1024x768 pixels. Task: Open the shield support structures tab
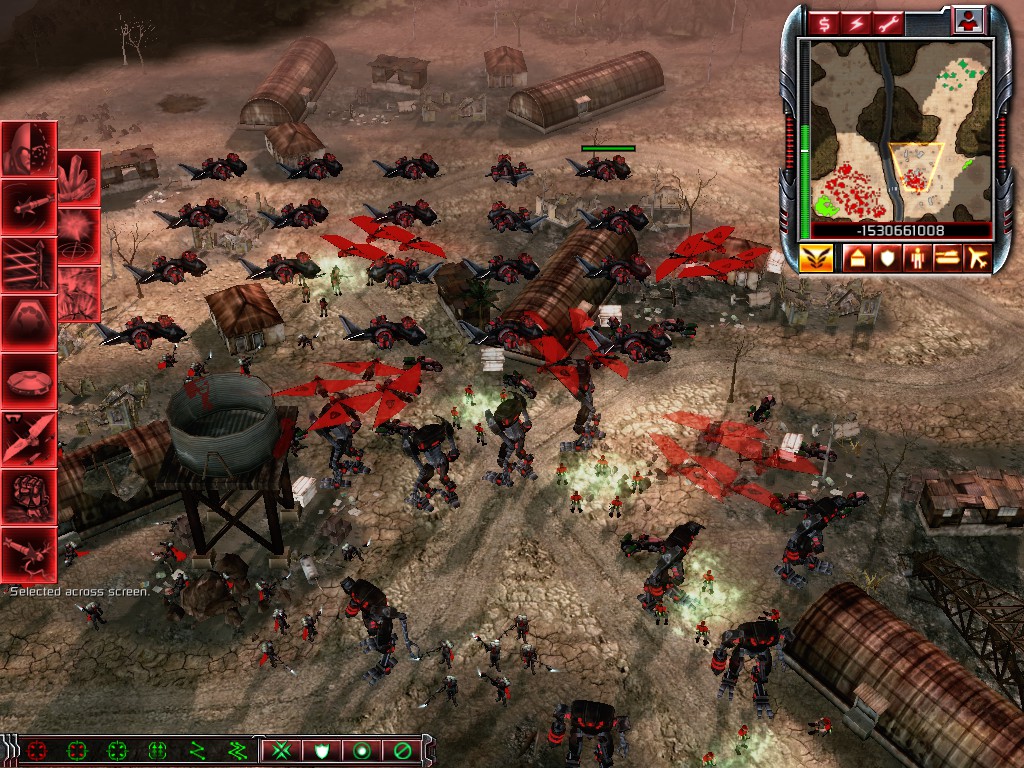(x=886, y=258)
